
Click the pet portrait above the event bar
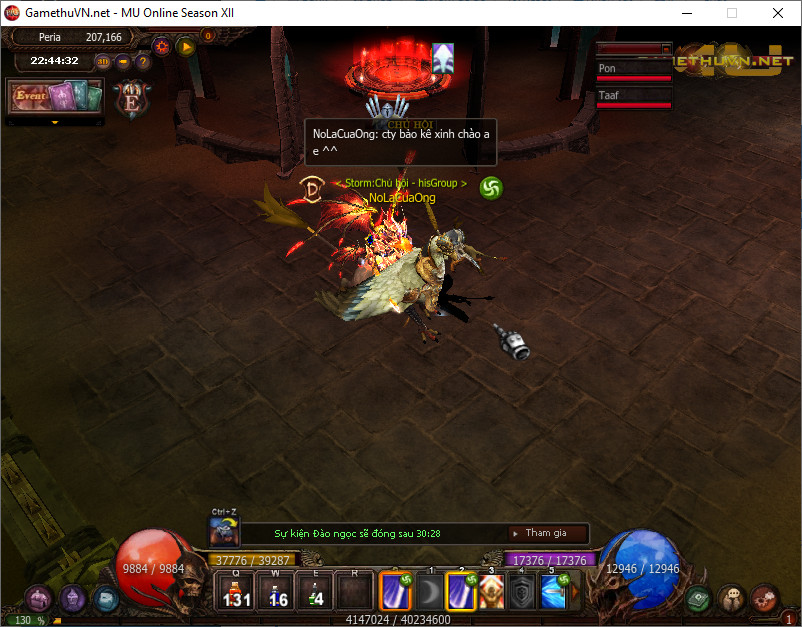pyautogui.click(x=223, y=531)
